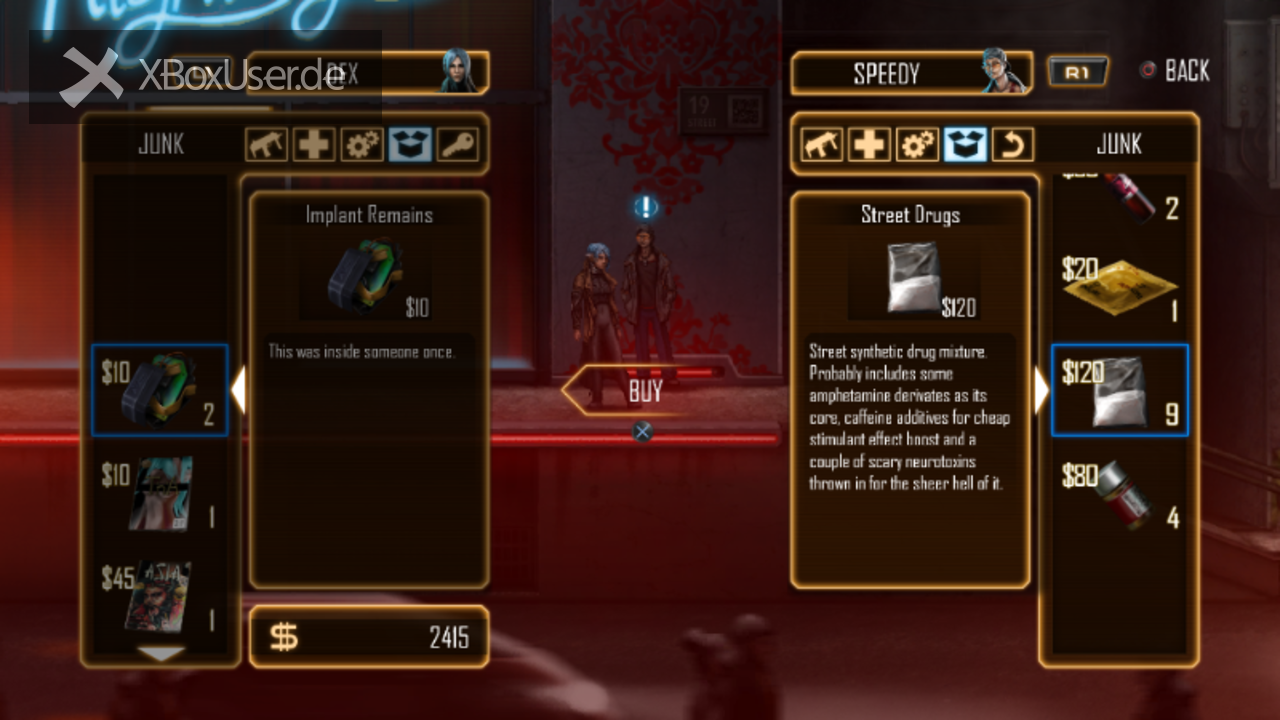Go back out of the shop
The height and width of the screenshot is (720, 1280).
pos(1176,71)
